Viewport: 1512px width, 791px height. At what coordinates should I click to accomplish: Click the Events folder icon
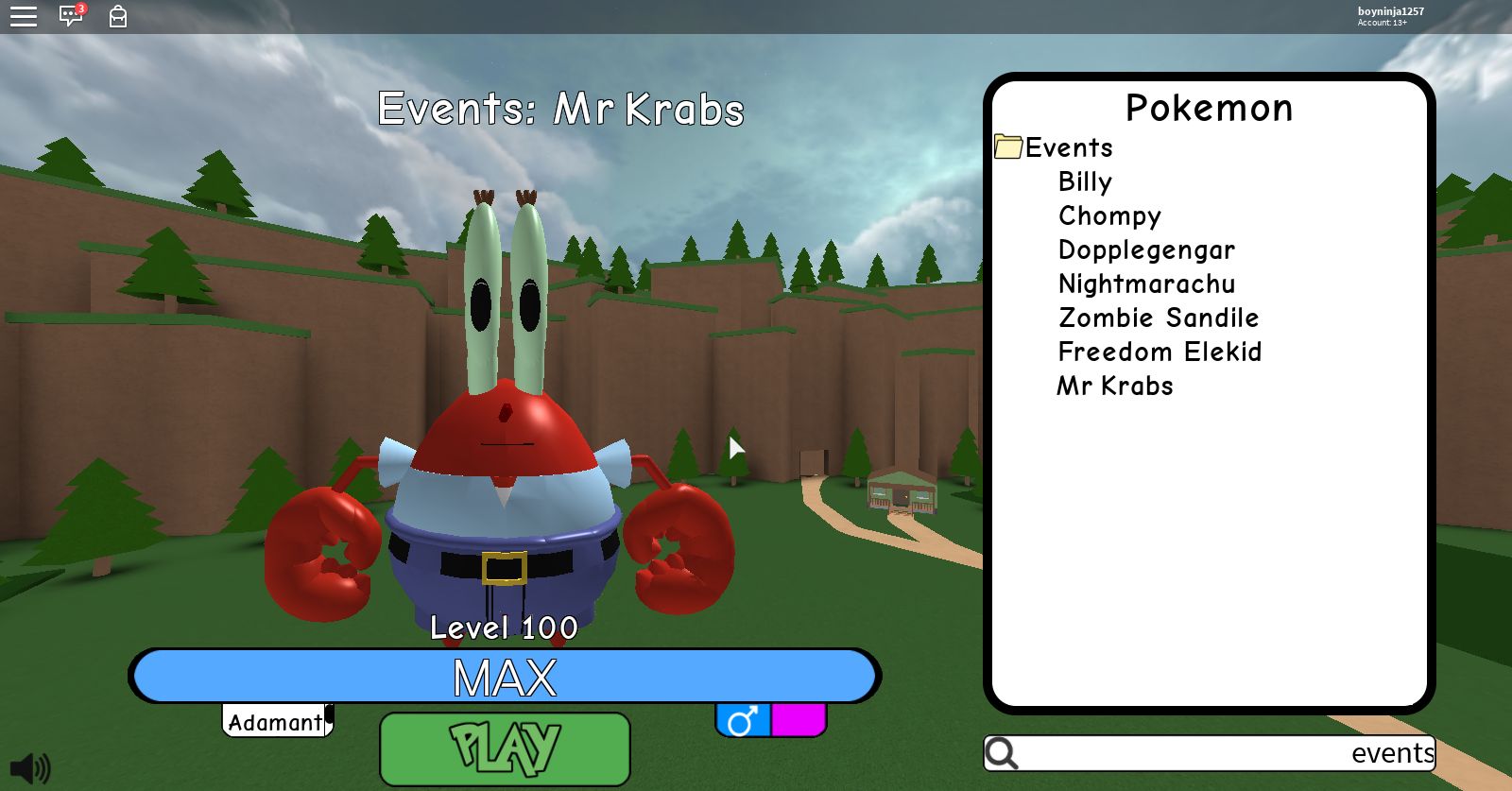1008,146
